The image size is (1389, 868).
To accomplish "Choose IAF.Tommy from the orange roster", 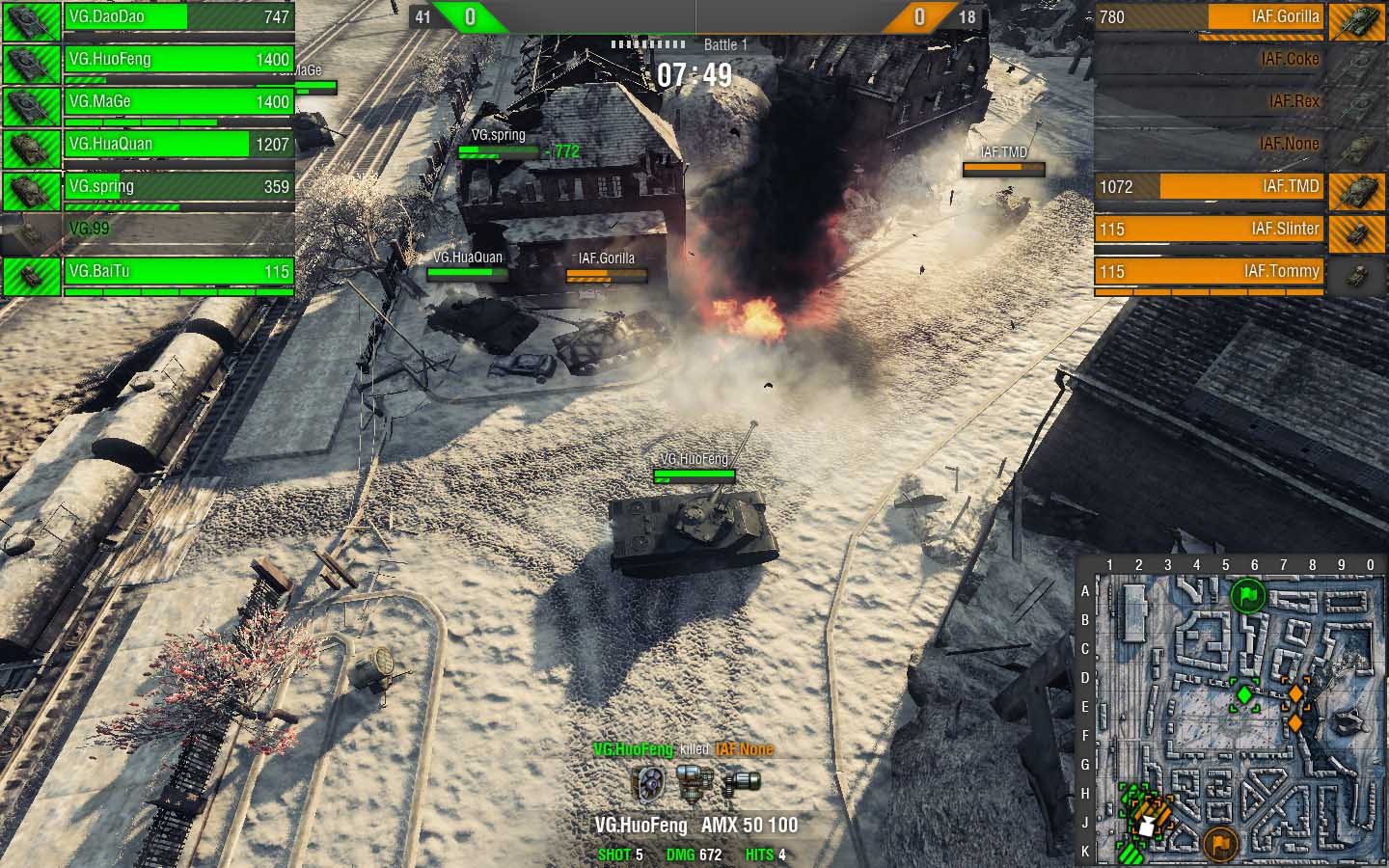I will point(1210,272).
